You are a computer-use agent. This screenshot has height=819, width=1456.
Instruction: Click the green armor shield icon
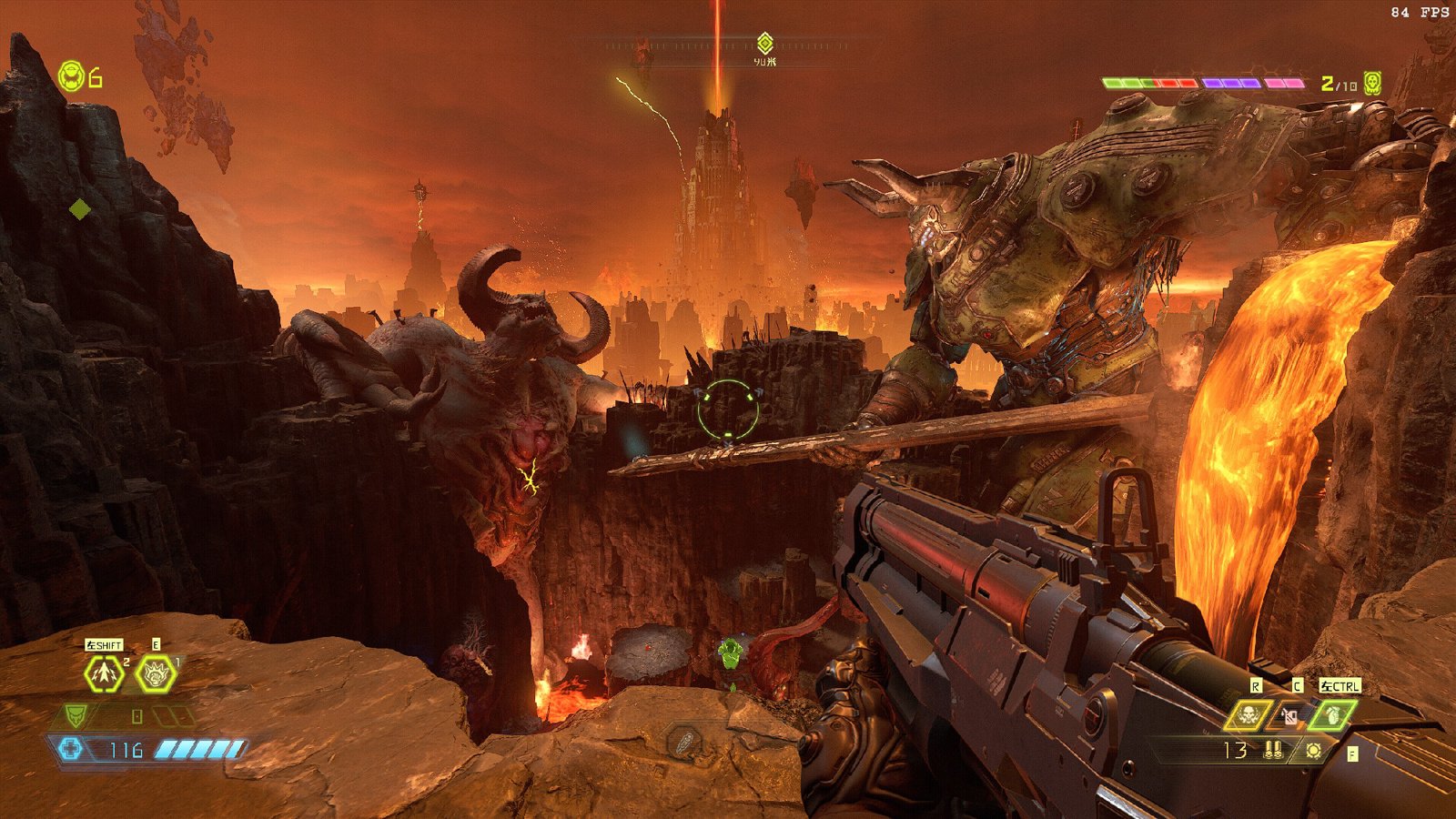pos(76,716)
